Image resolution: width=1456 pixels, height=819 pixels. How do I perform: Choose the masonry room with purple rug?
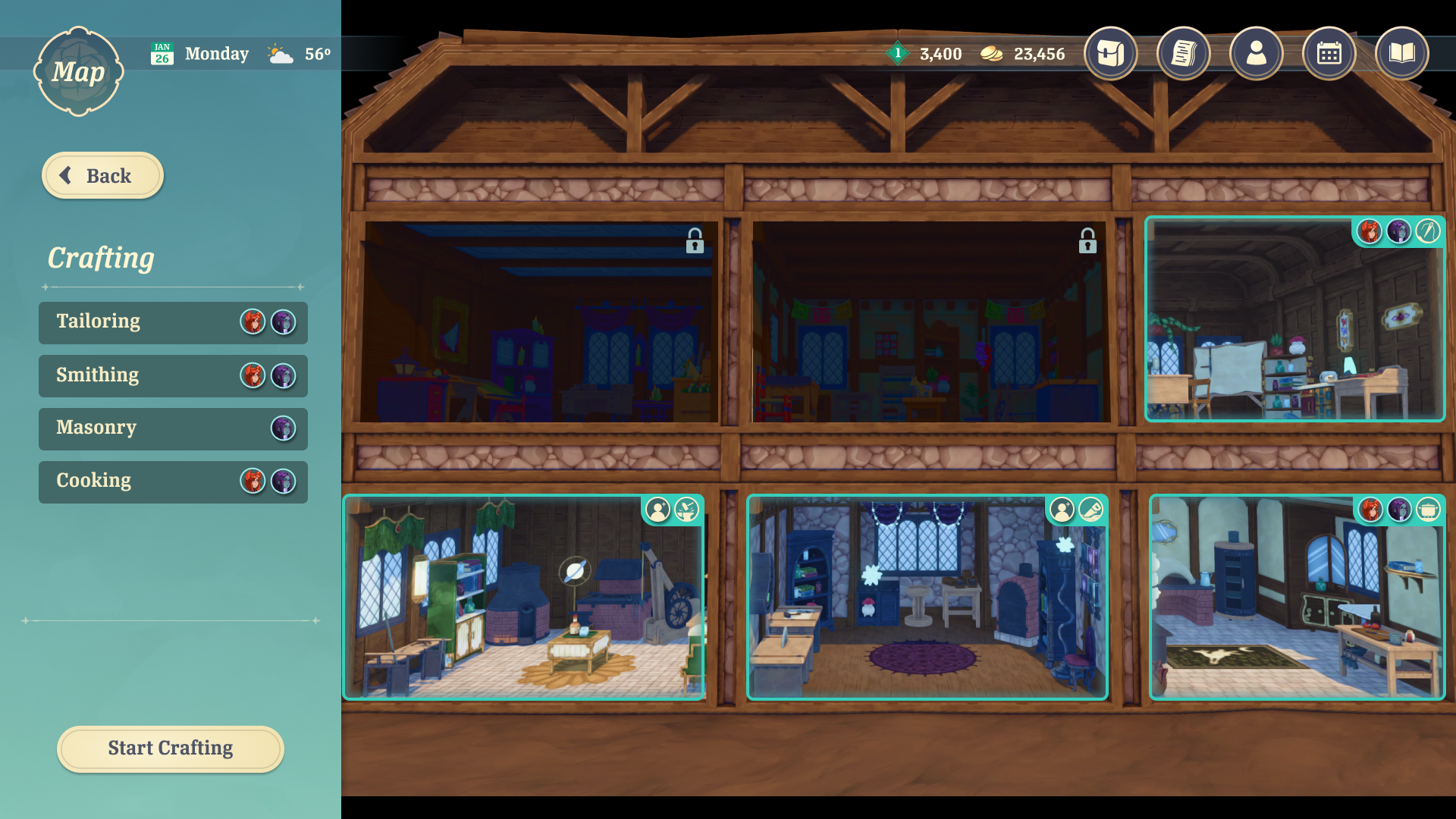tap(927, 599)
